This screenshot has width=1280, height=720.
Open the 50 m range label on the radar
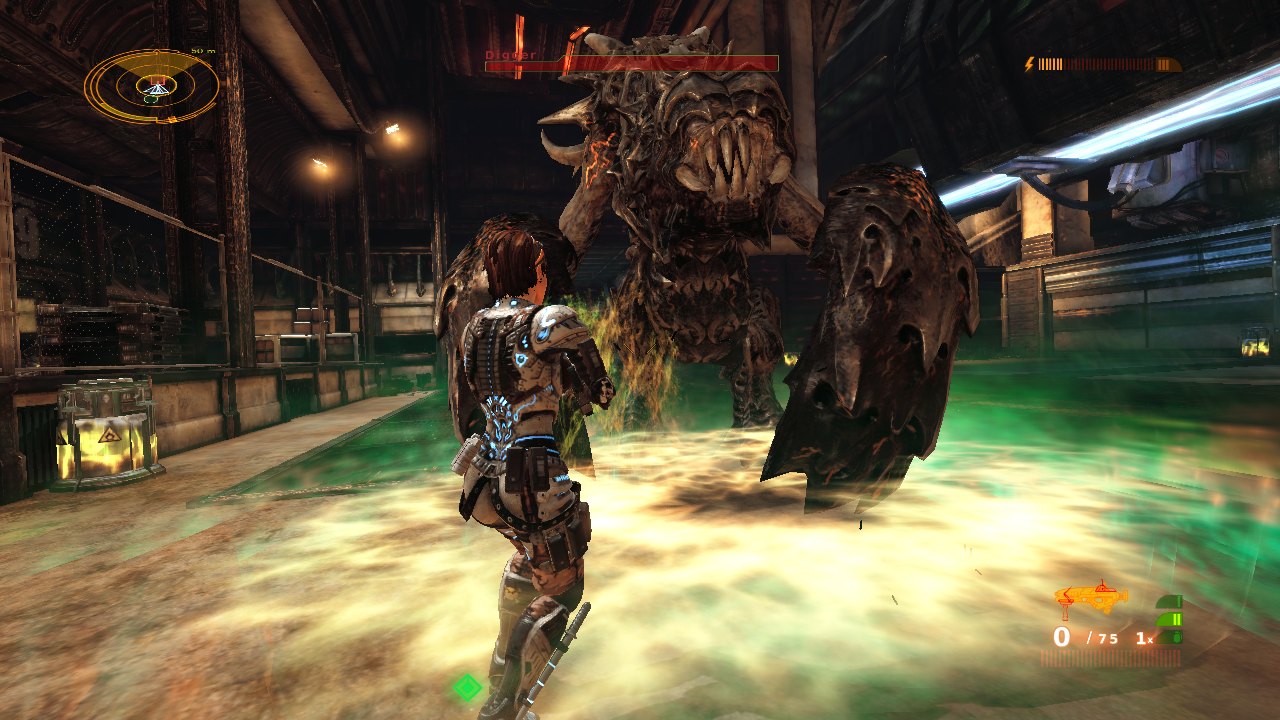tap(202, 51)
